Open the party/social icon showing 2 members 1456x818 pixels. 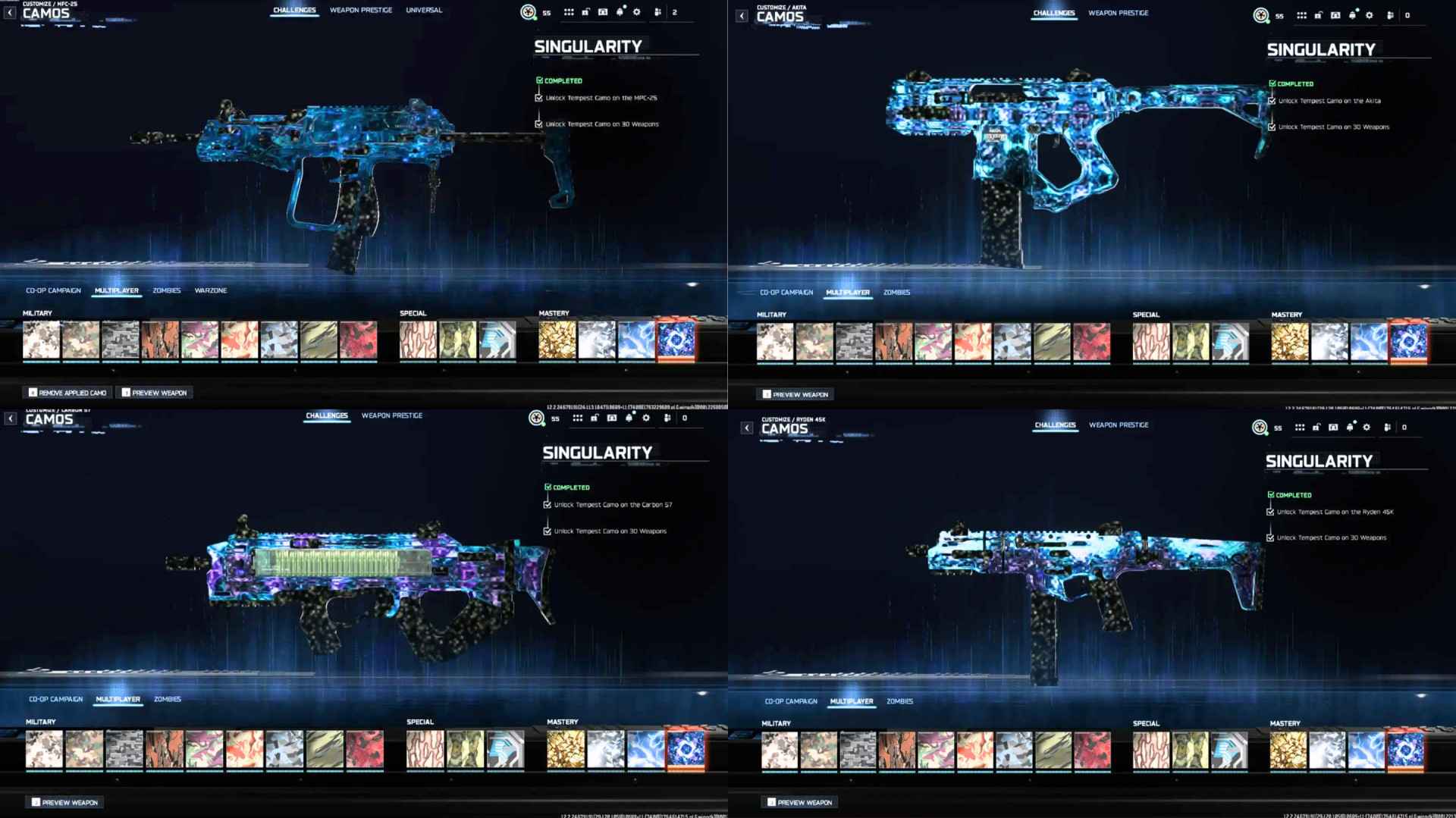click(658, 11)
